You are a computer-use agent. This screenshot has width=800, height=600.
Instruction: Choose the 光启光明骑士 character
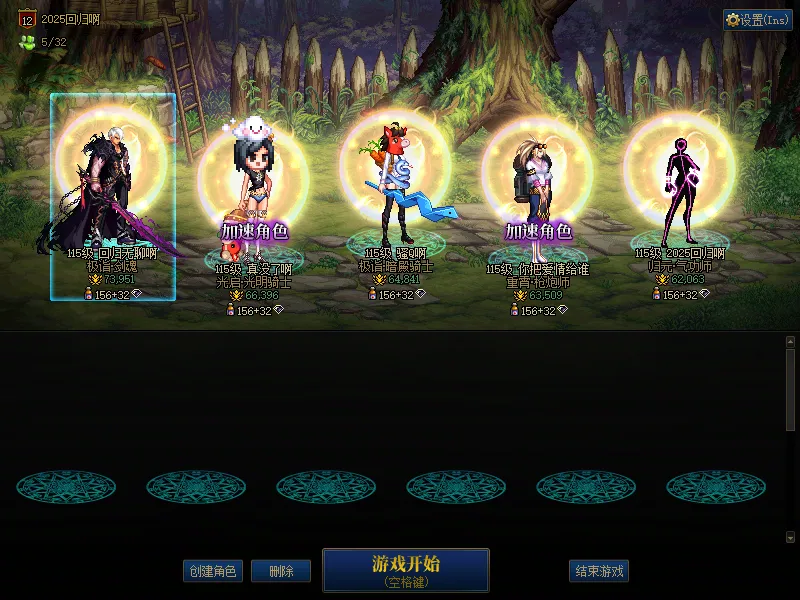pos(254,200)
